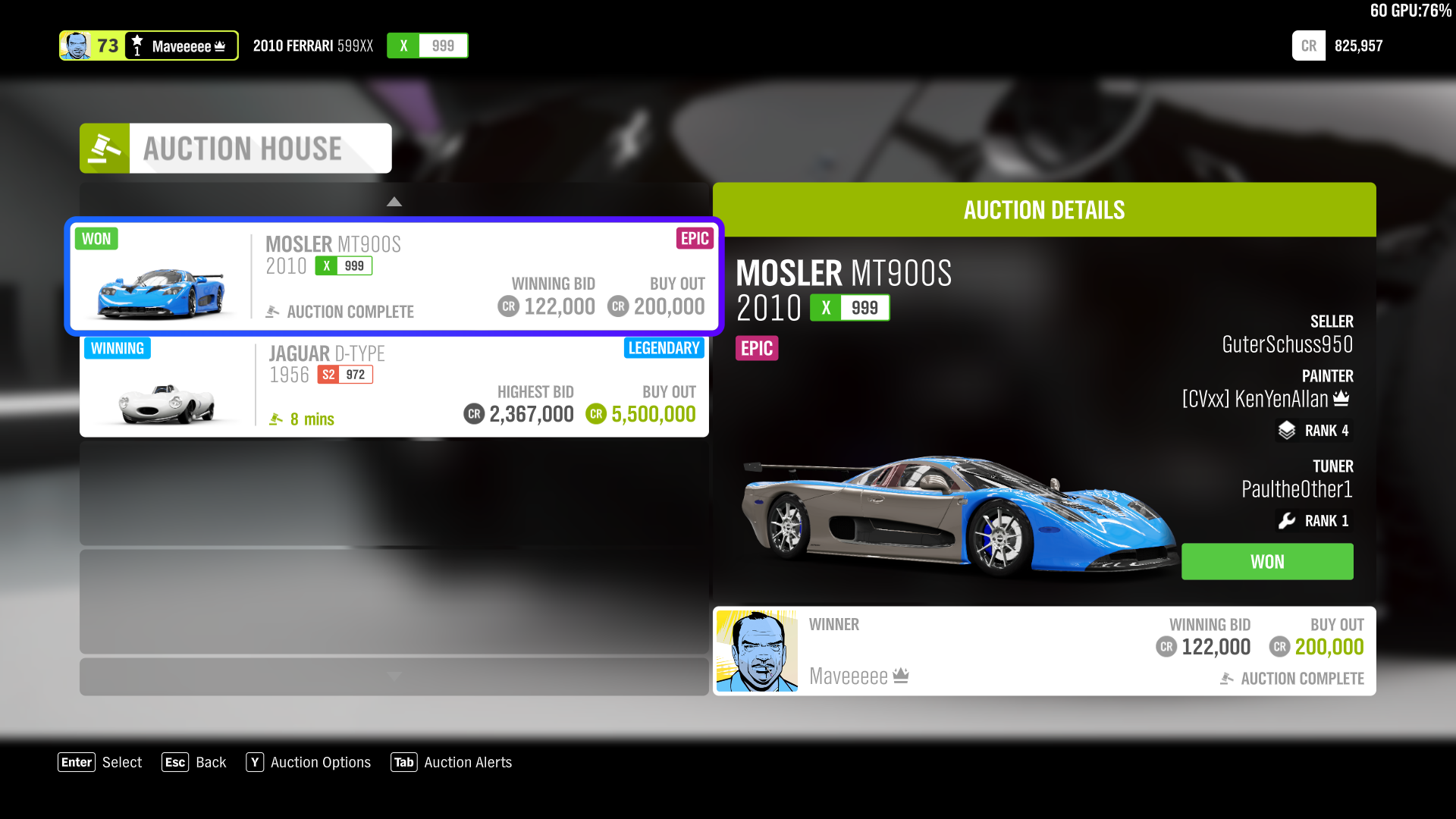Open Auction Alerts from the bottom bar

click(467, 762)
